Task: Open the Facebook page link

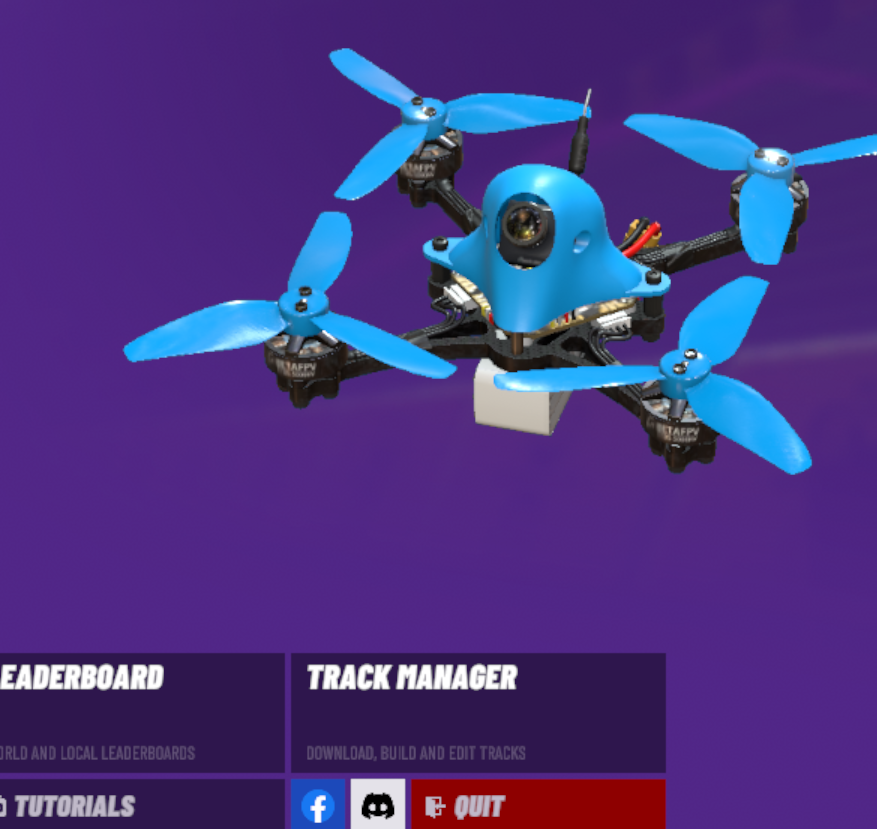Action: (318, 805)
